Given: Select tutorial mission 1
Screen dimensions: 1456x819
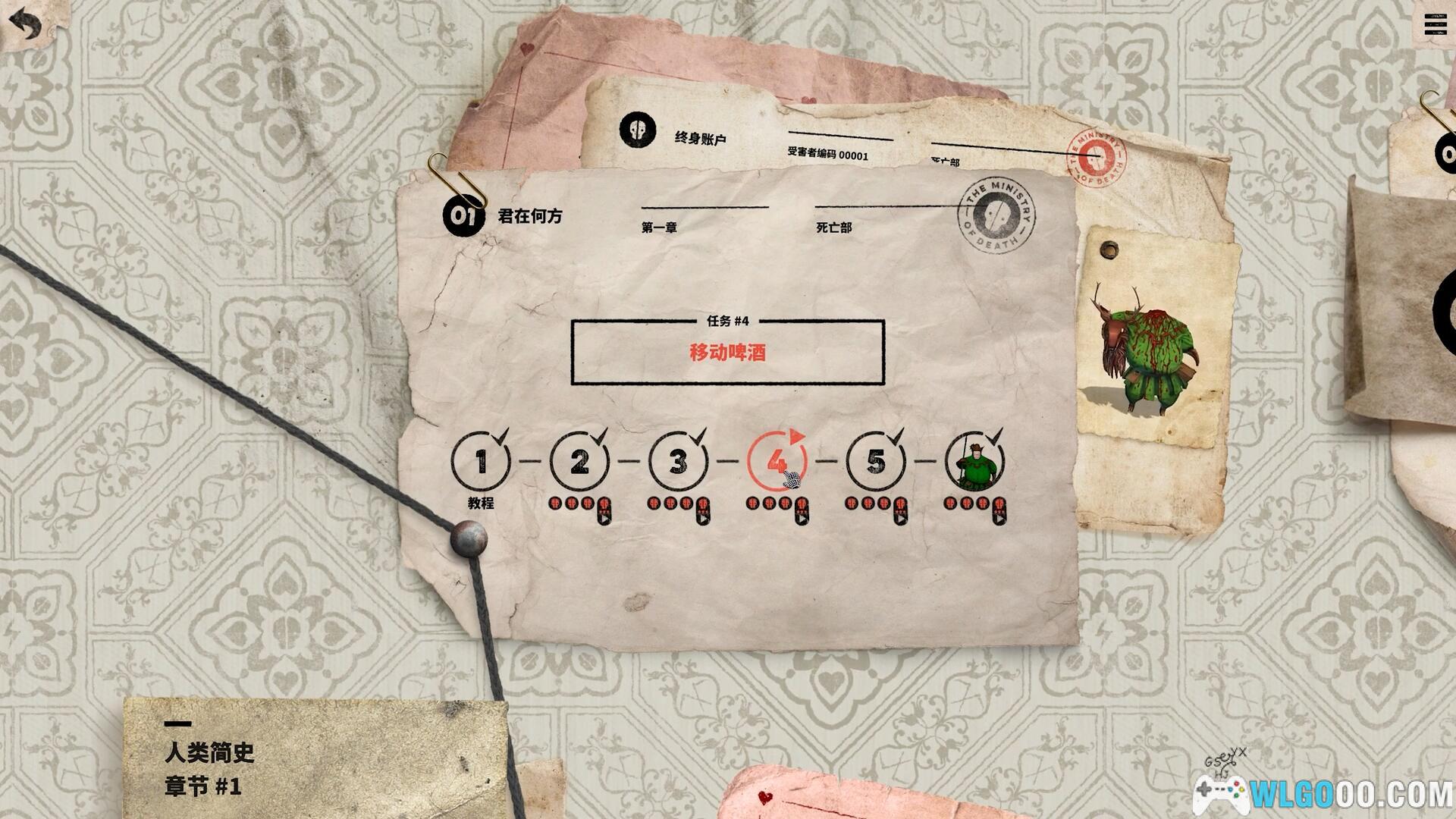Looking at the screenshot, I should click(x=481, y=461).
